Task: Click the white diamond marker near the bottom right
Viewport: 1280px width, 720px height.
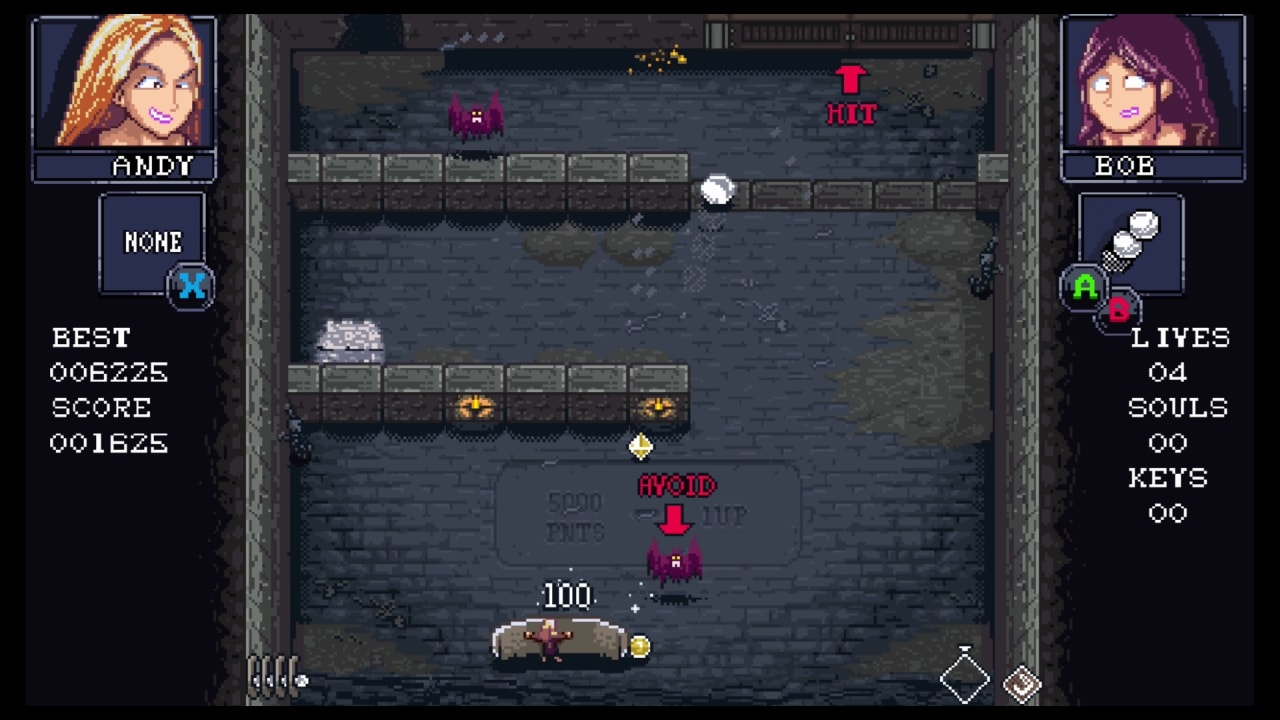Action: (965, 680)
